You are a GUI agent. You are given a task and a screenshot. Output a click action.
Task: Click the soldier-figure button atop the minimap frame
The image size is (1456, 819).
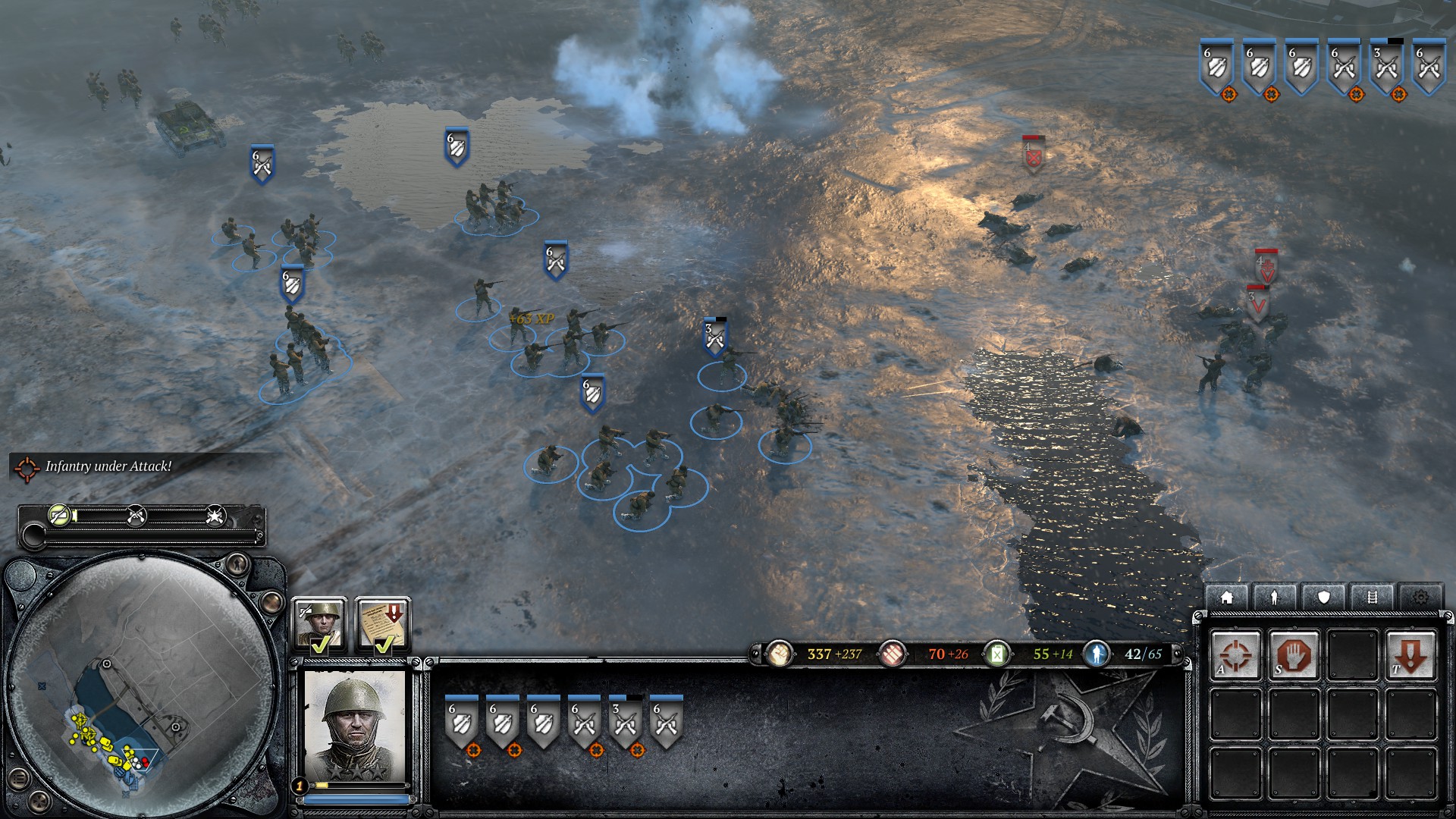[237, 563]
